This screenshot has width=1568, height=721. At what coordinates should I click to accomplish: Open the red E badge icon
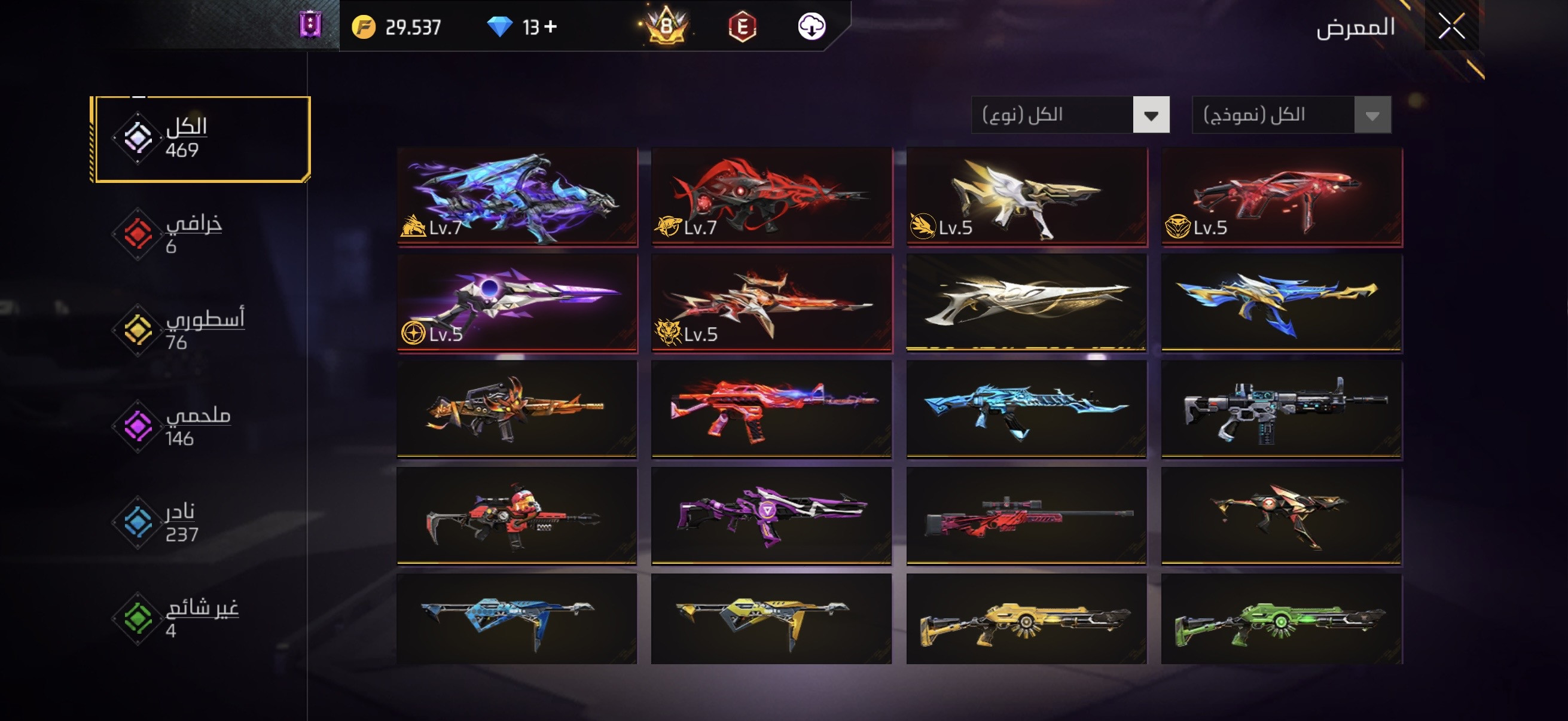742,27
